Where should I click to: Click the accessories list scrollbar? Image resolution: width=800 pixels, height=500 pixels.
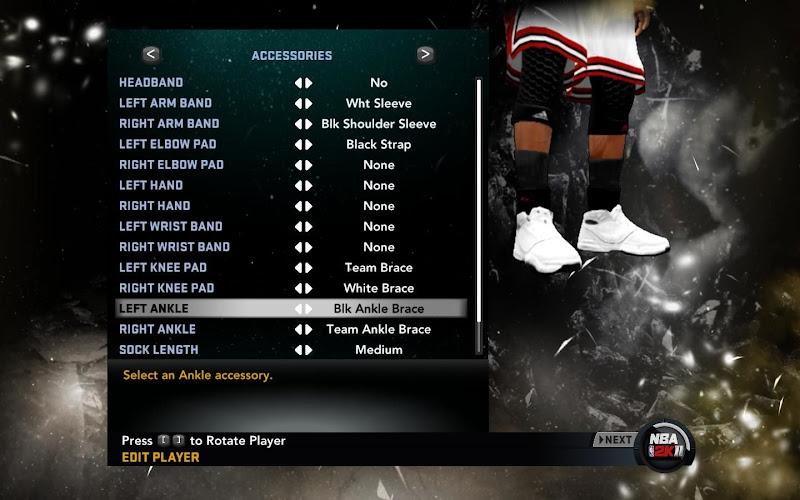pyautogui.click(x=479, y=215)
